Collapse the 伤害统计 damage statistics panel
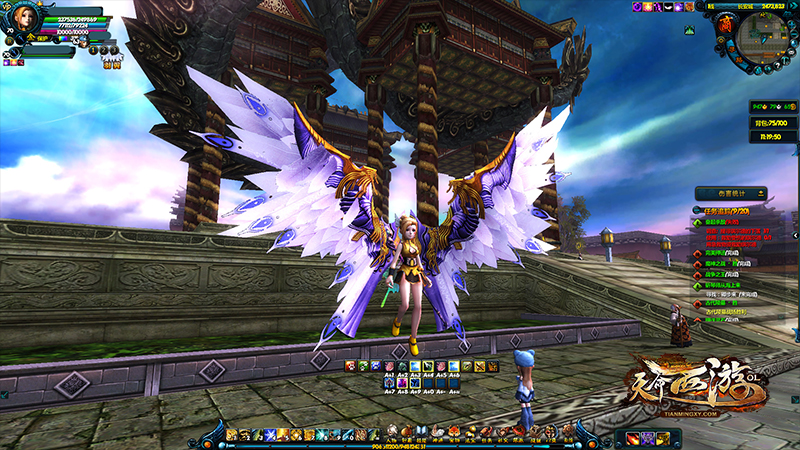Screen dimensions: 800x450 763,193
